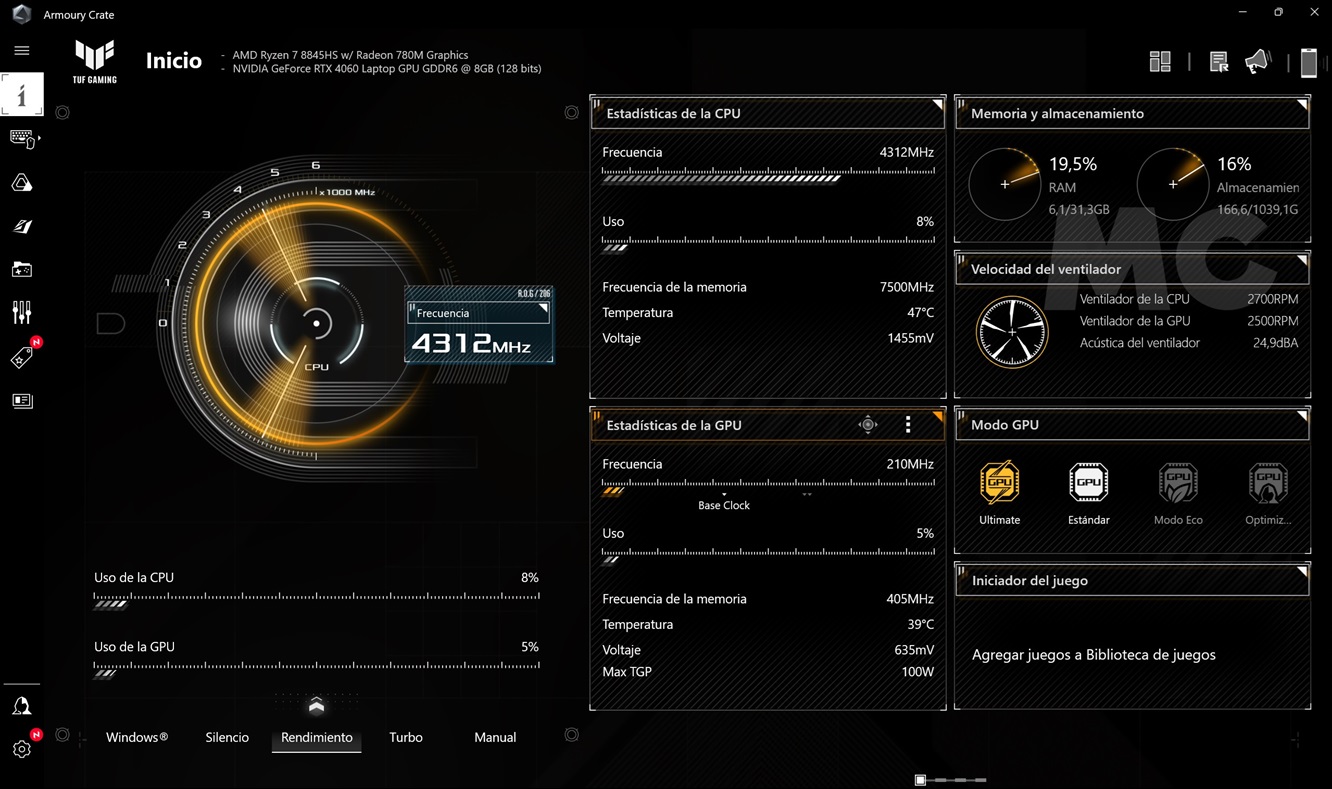
Task: Choose the Rendimiento performance mode
Action: 316,737
